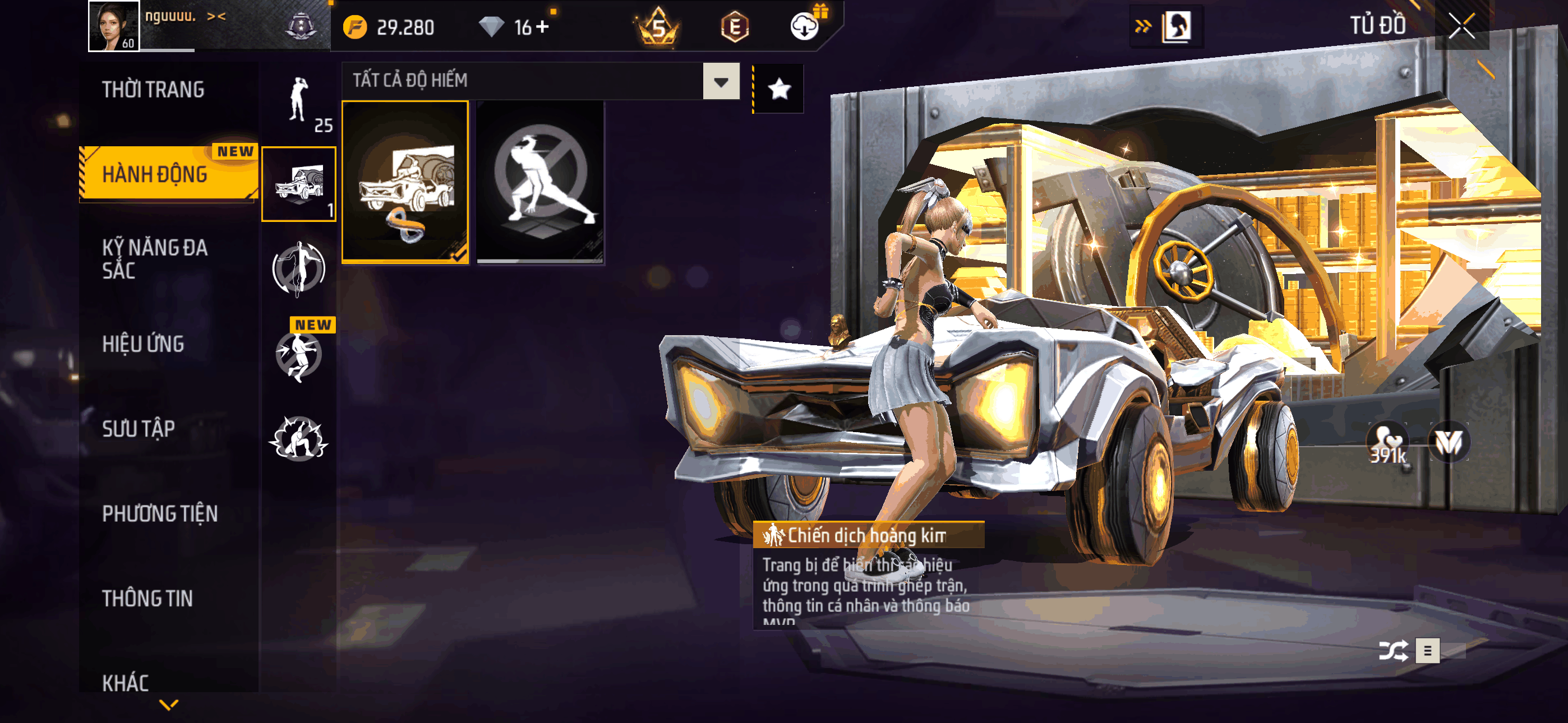Screen dimensions: 1568x723
Task: Go to the Sưu Tập category
Action: [139, 428]
